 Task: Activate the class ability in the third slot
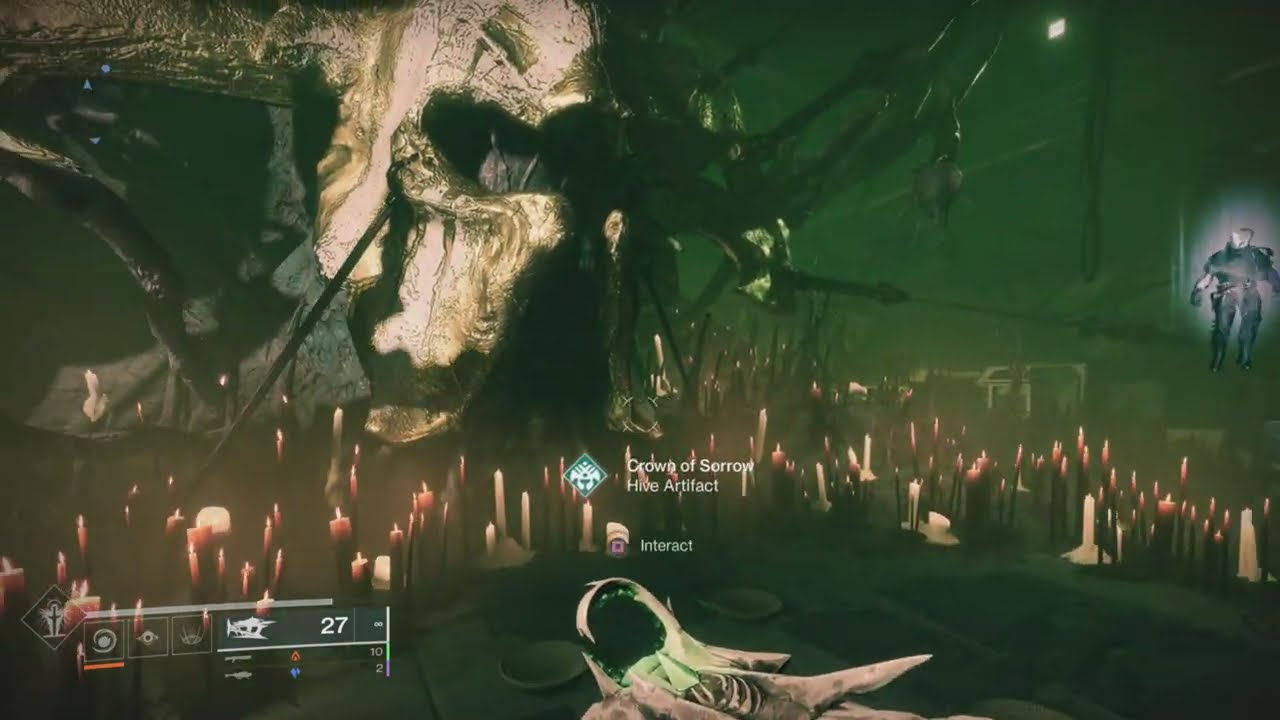[191, 636]
